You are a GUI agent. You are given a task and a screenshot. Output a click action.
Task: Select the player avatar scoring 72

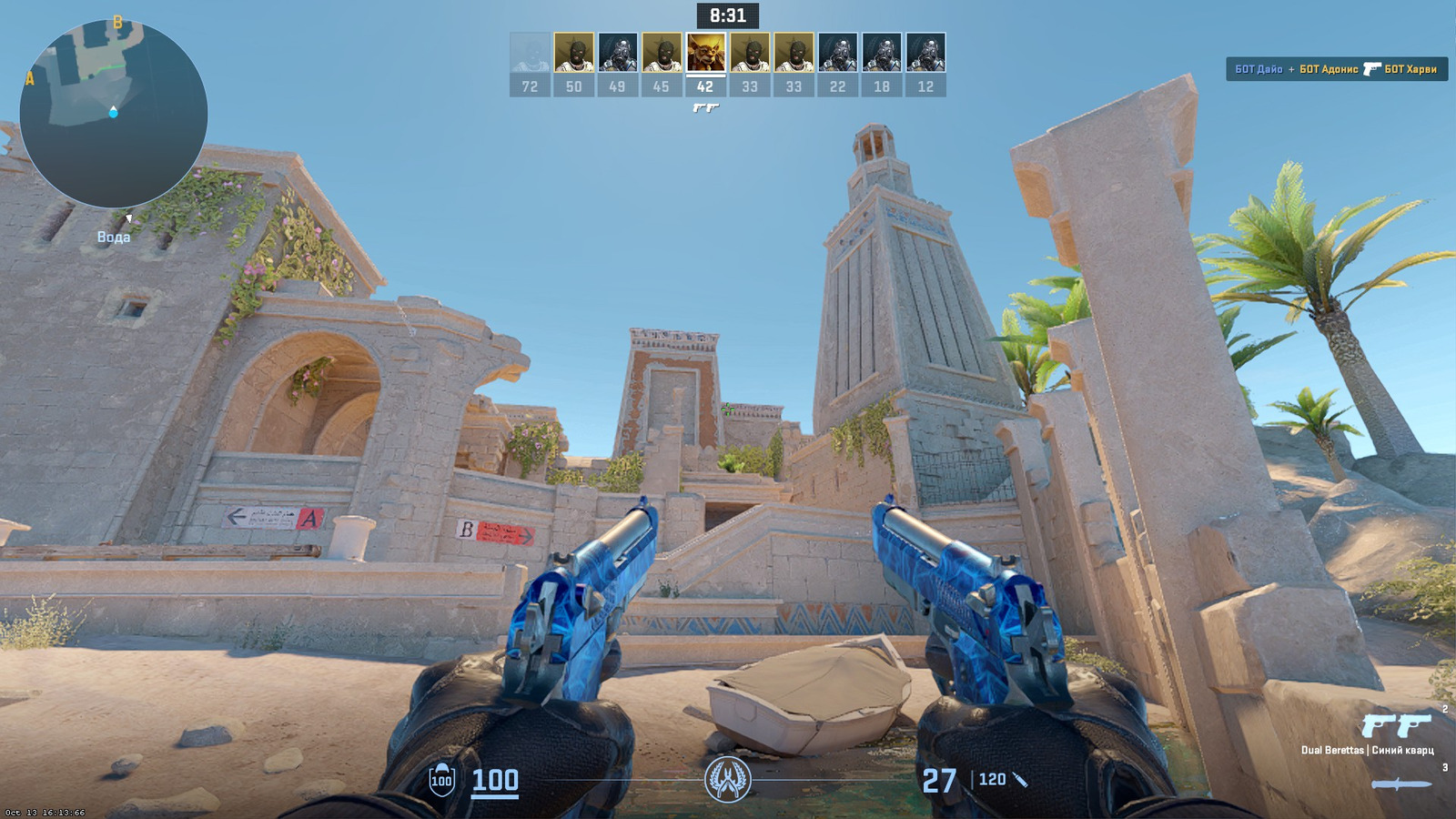(x=530, y=53)
